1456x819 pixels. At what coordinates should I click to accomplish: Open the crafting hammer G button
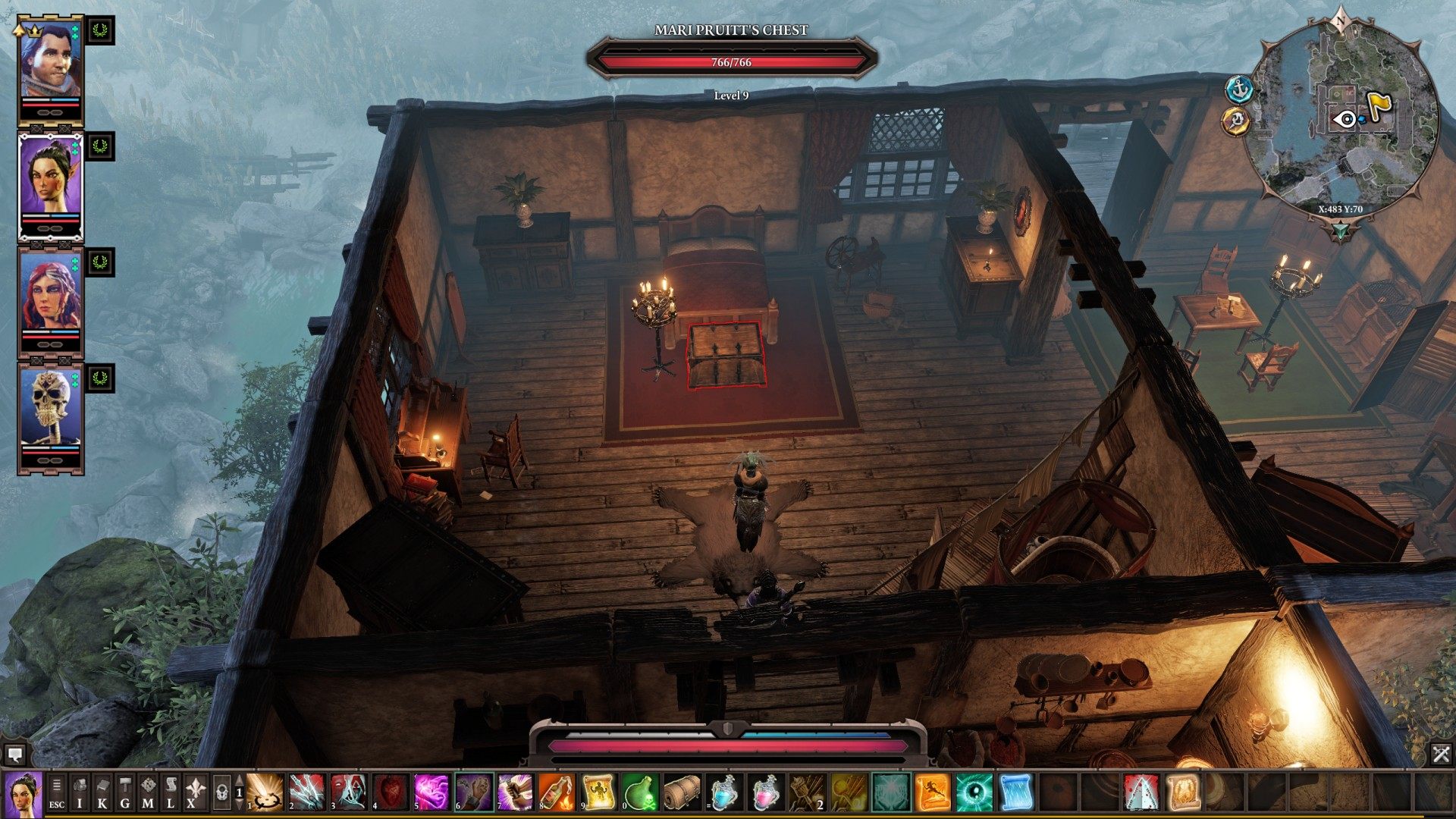click(125, 792)
